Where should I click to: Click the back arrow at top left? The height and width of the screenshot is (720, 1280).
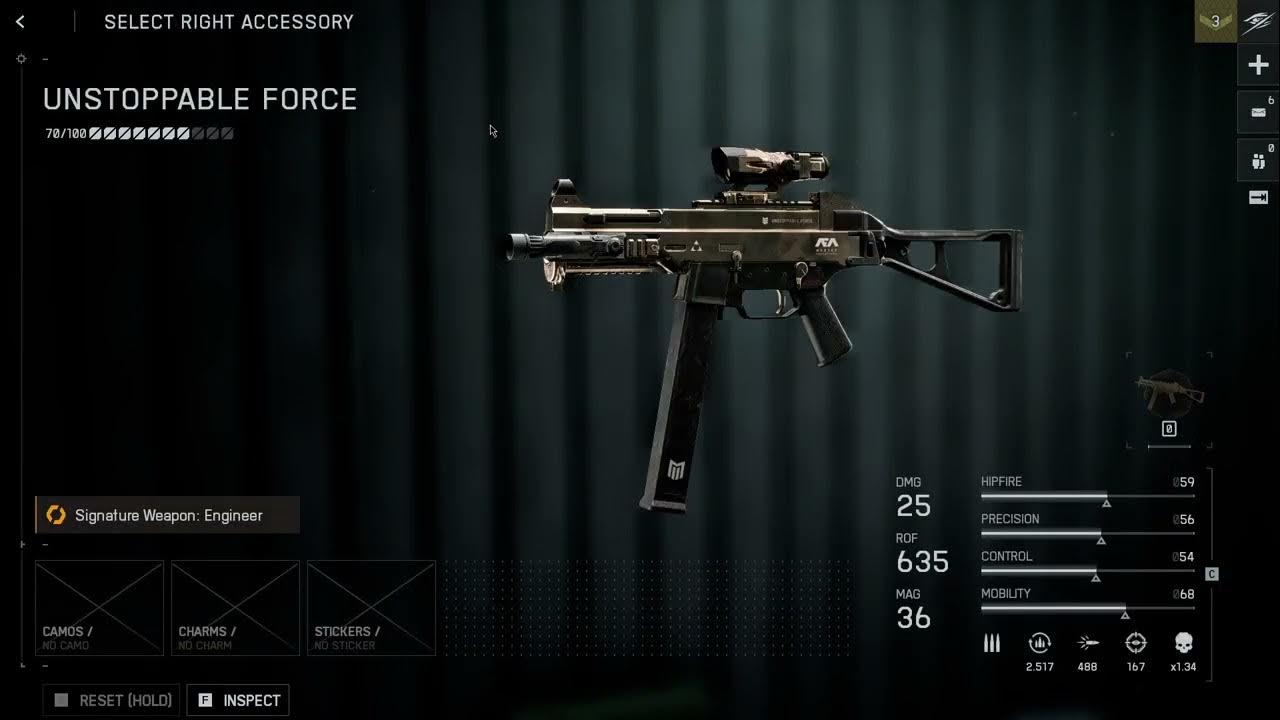(x=20, y=21)
